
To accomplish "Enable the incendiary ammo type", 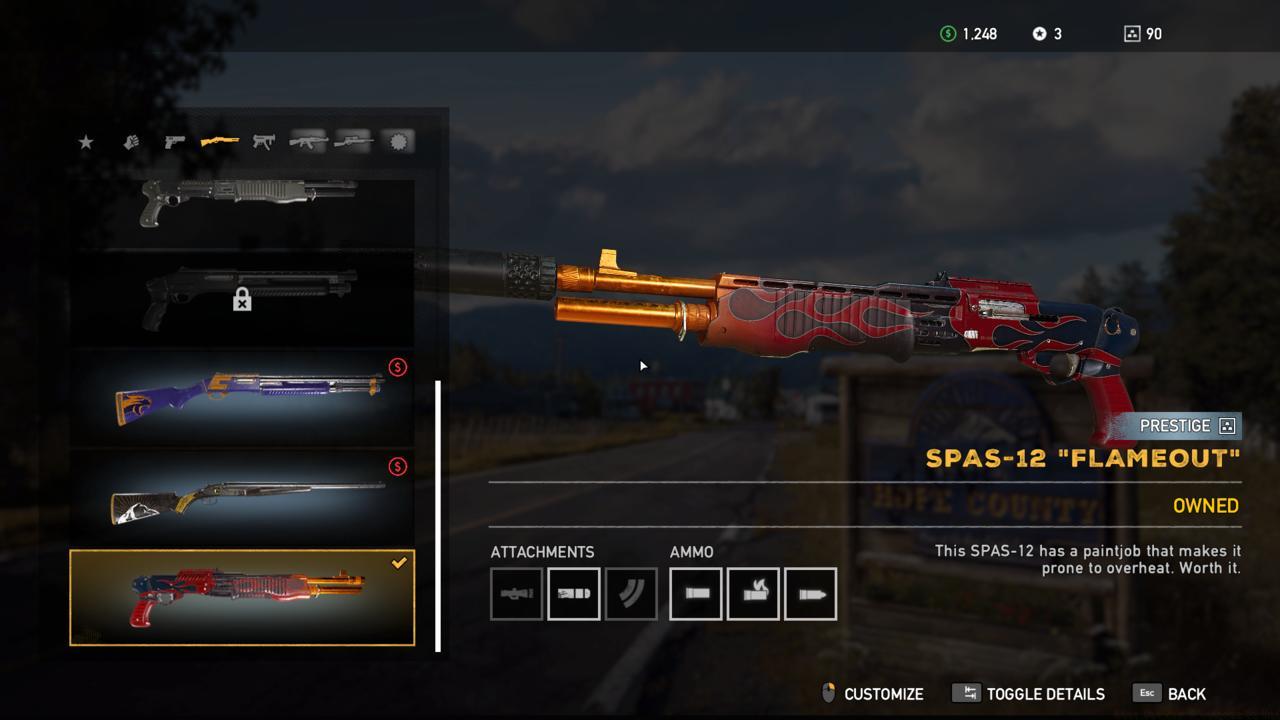I will click(753, 593).
